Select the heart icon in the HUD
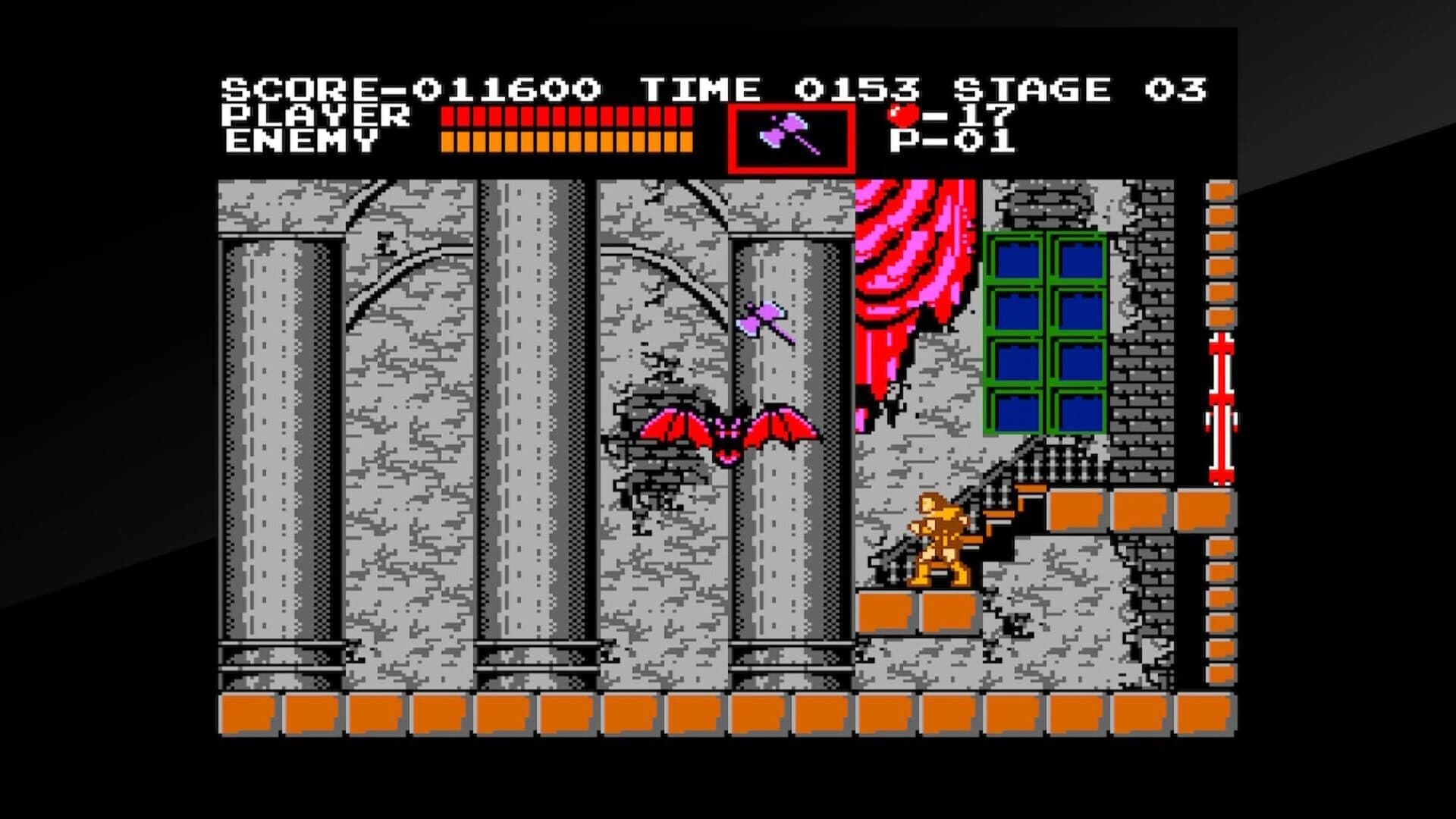Viewport: 1456px width, 819px height. tap(902, 115)
